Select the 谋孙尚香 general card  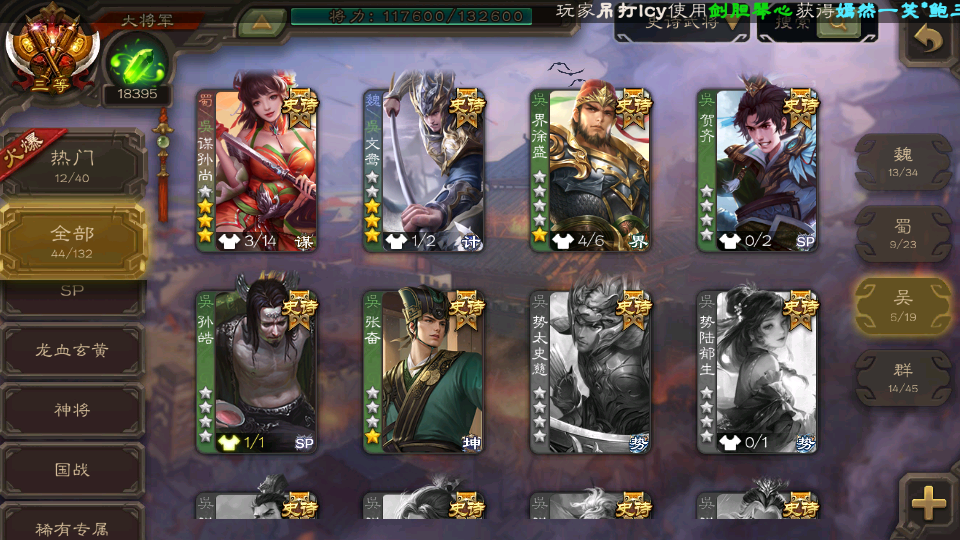coord(257,170)
